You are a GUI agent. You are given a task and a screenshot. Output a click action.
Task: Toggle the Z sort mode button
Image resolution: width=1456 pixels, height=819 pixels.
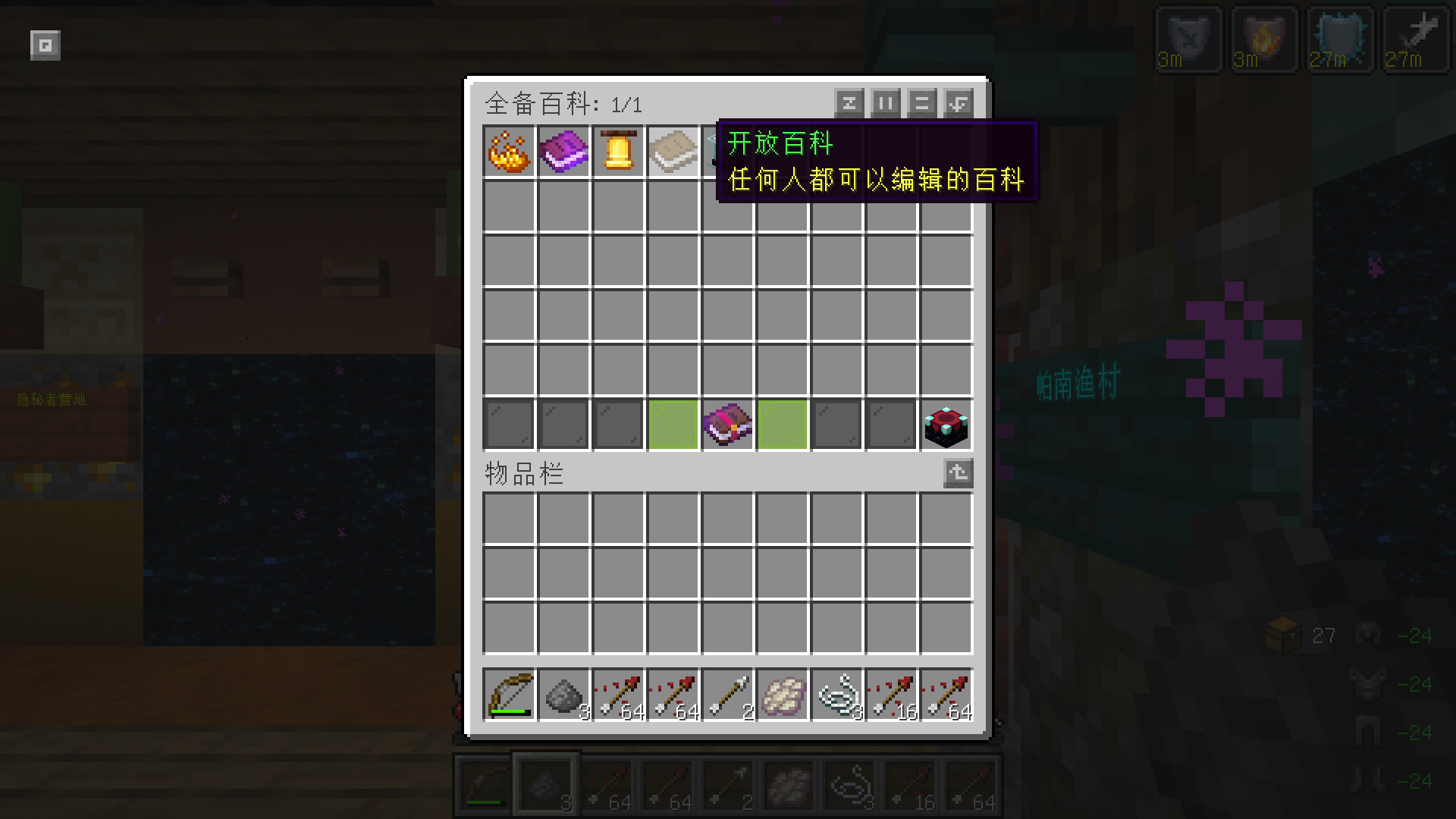849,103
